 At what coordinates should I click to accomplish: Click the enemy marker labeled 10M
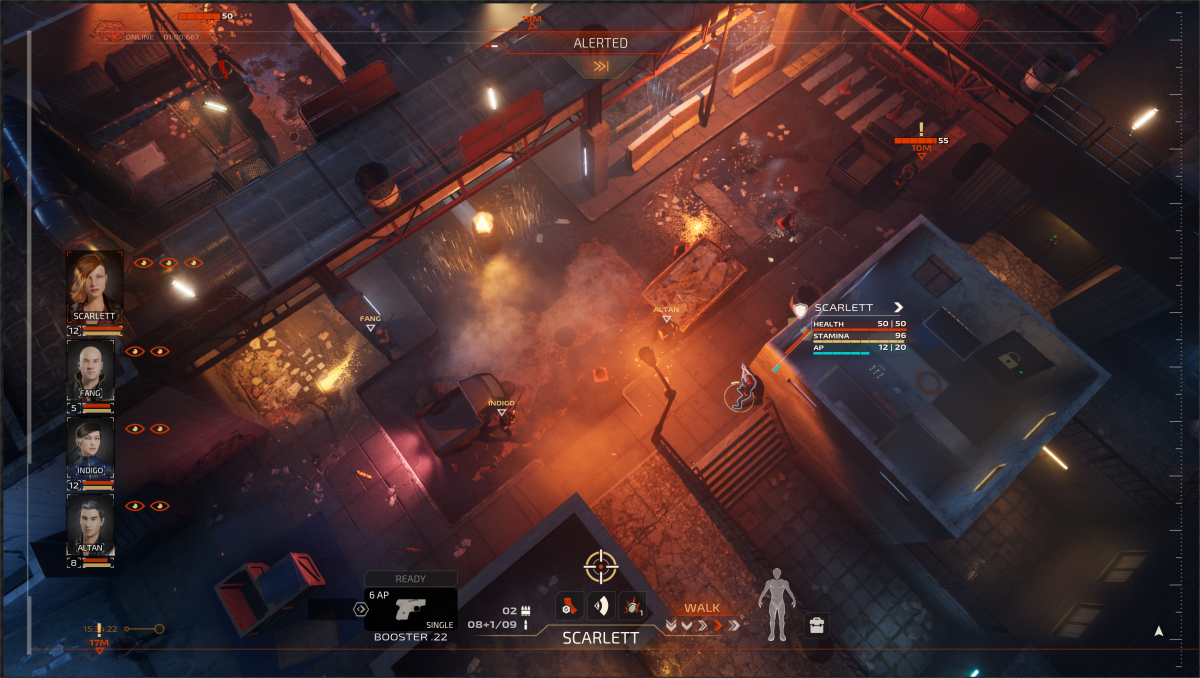click(x=921, y=148)
